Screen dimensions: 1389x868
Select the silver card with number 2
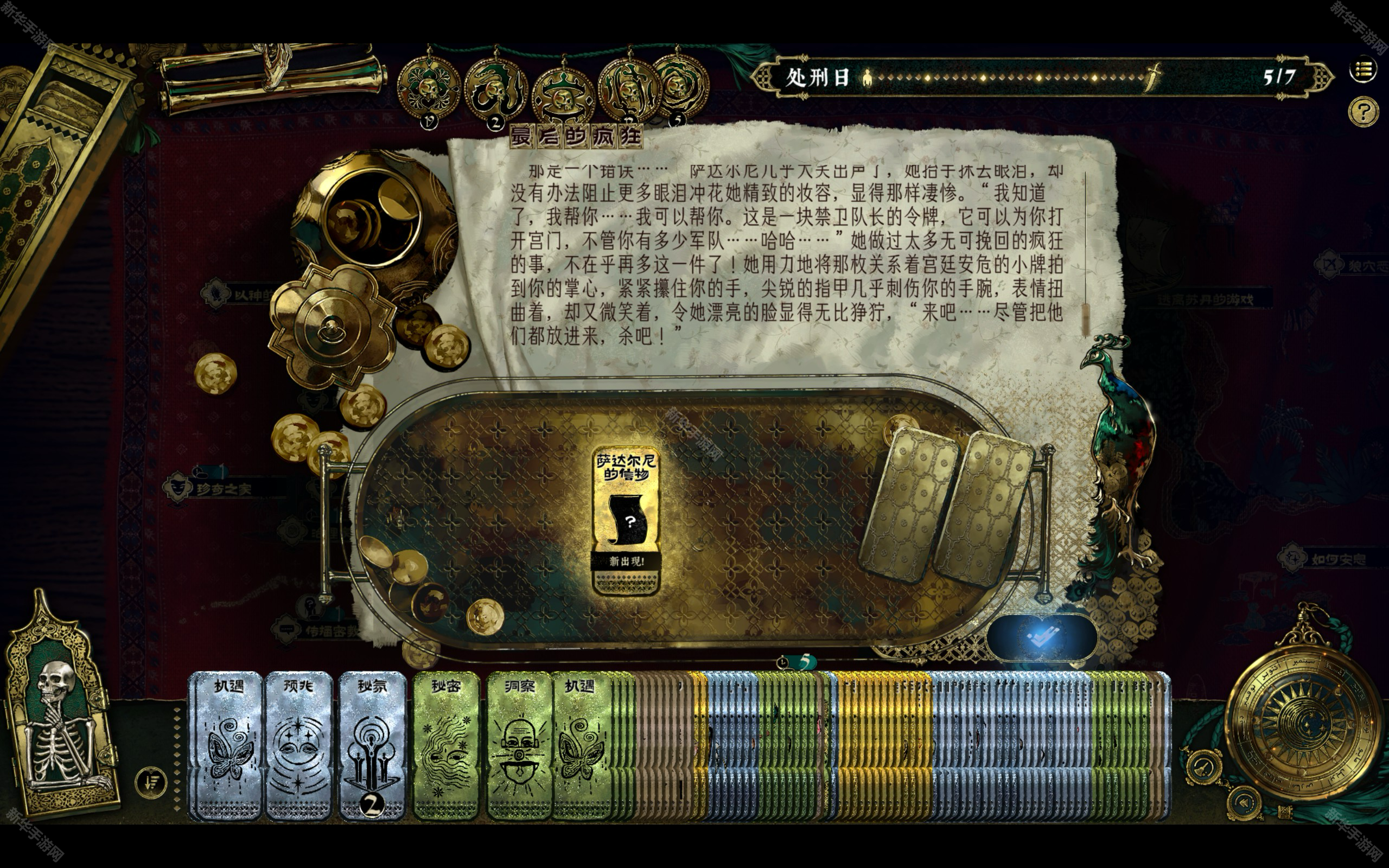coord(372,745)
